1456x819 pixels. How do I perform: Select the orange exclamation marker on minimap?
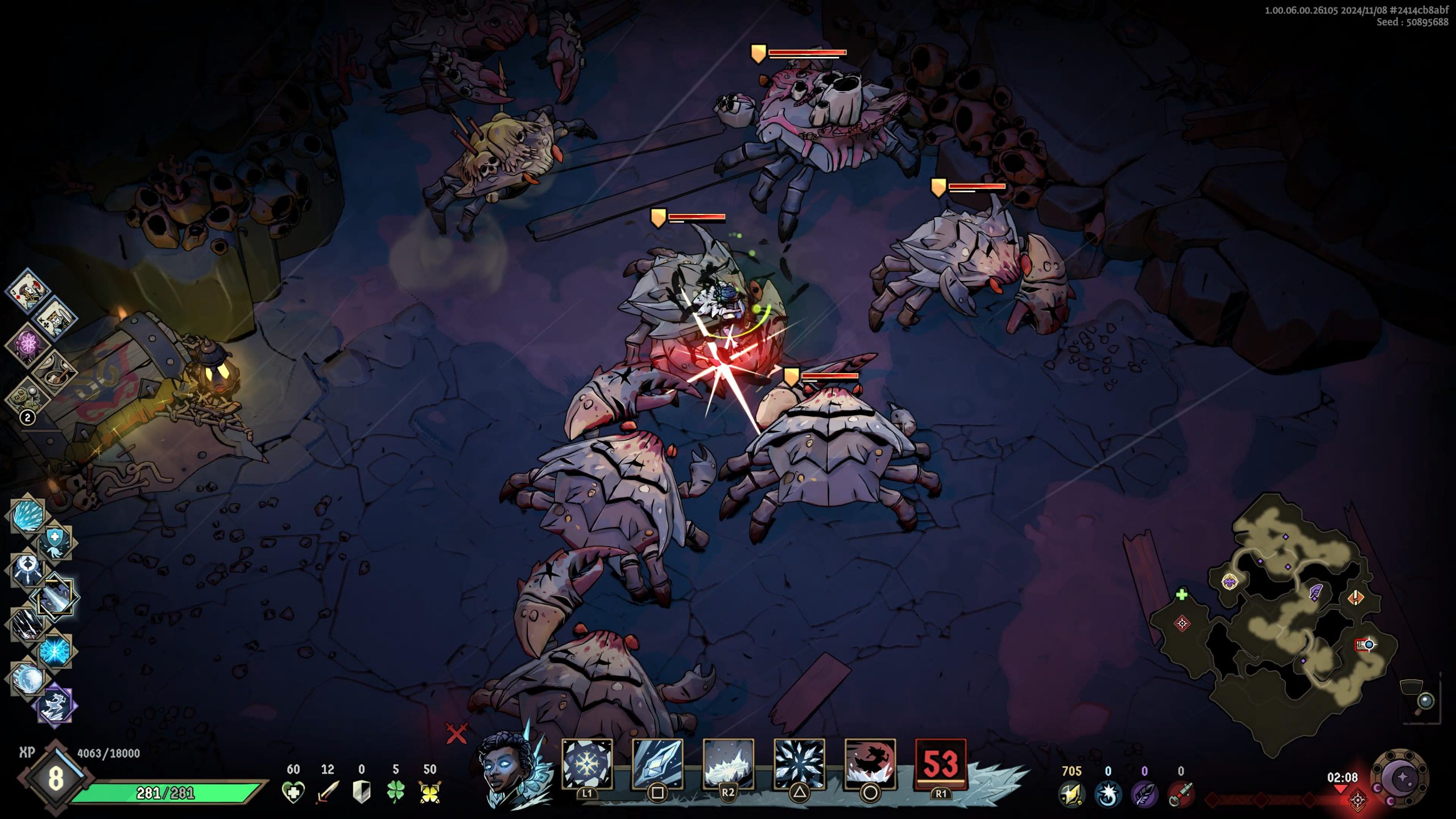[x=1356, y=598]
